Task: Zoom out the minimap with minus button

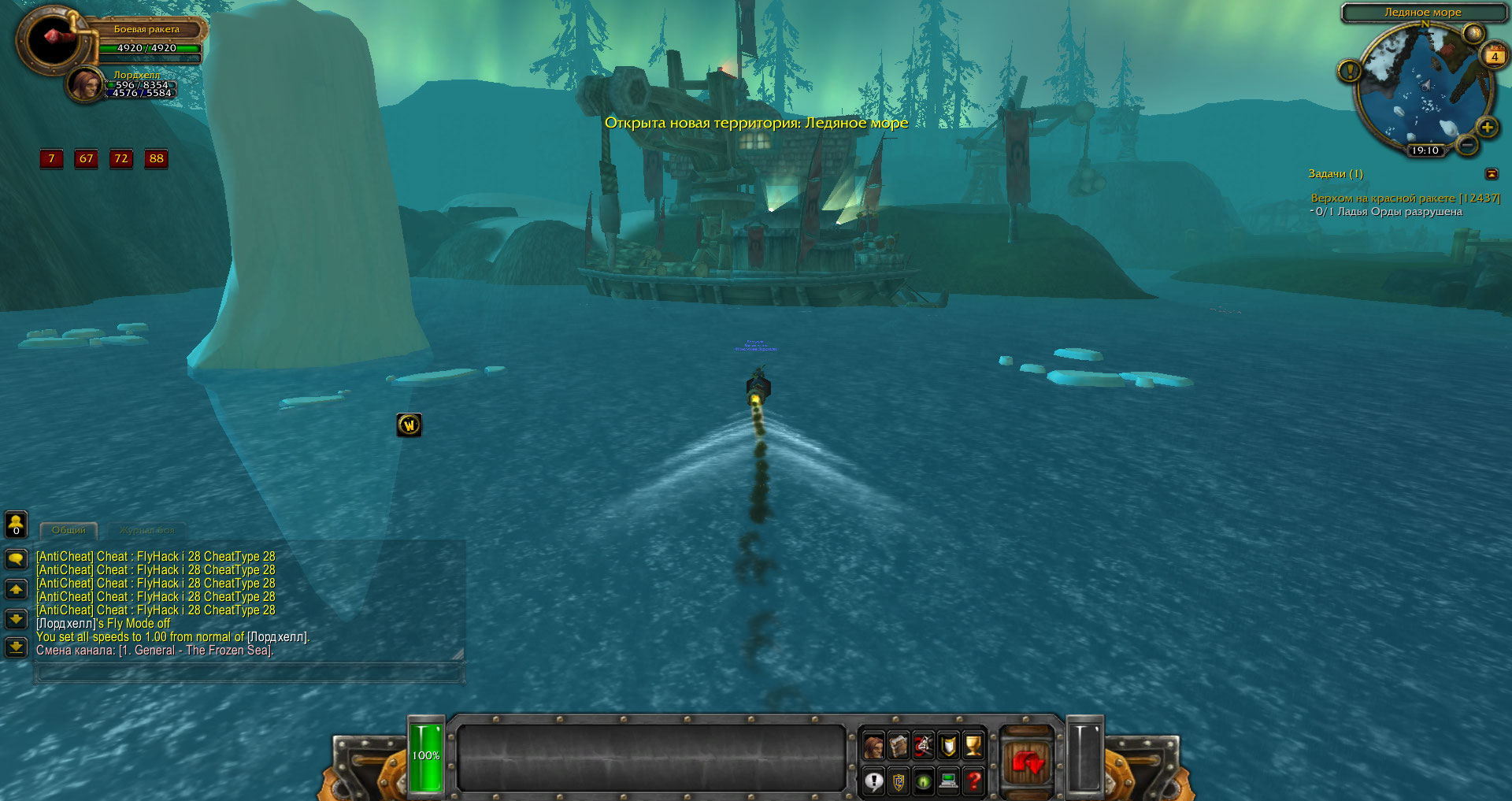Action: (x=1466, y=145)
